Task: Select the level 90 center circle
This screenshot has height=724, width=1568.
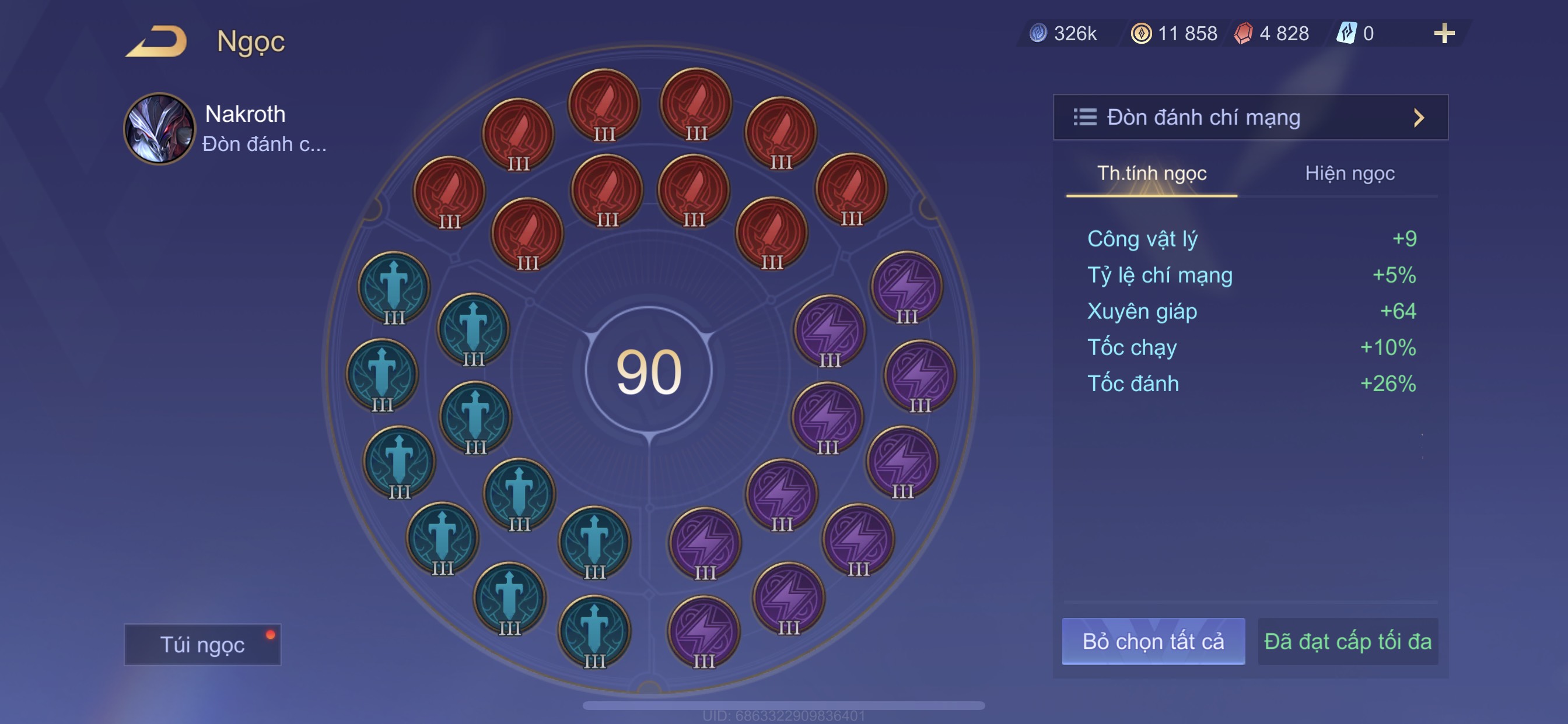Action: pos(648,371)
